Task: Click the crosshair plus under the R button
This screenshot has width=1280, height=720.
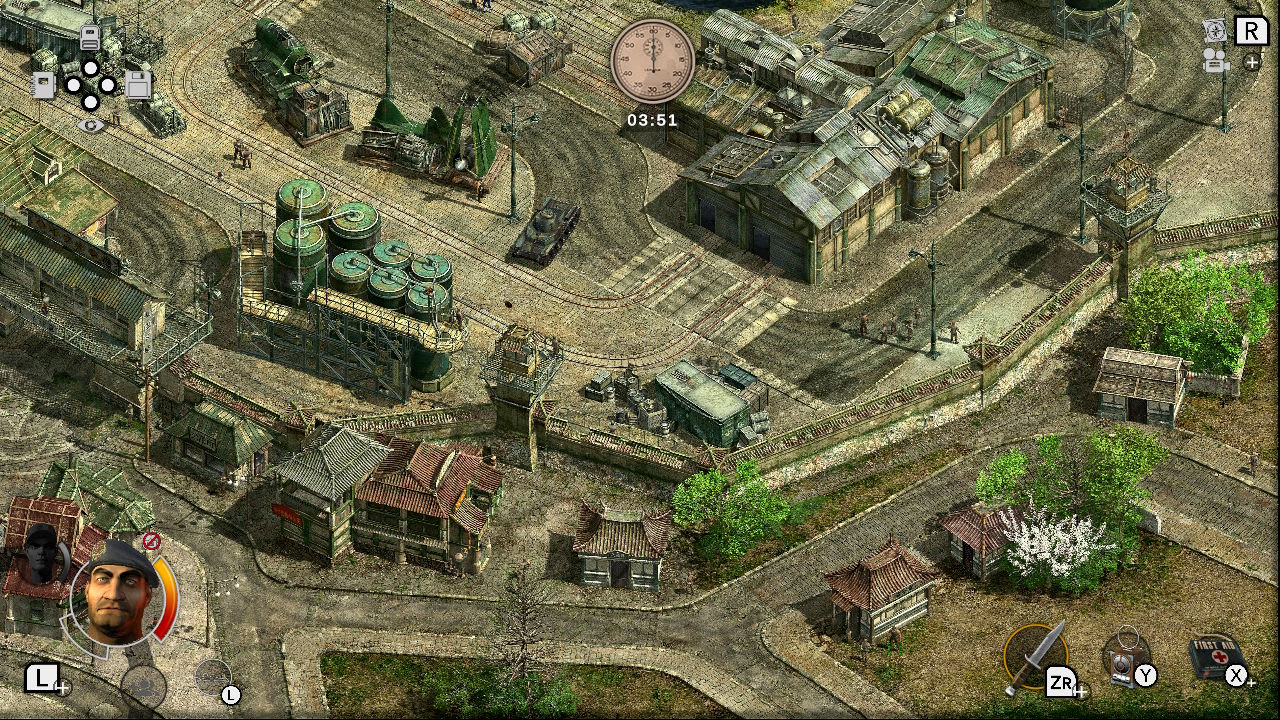Action: [1252, 62]
